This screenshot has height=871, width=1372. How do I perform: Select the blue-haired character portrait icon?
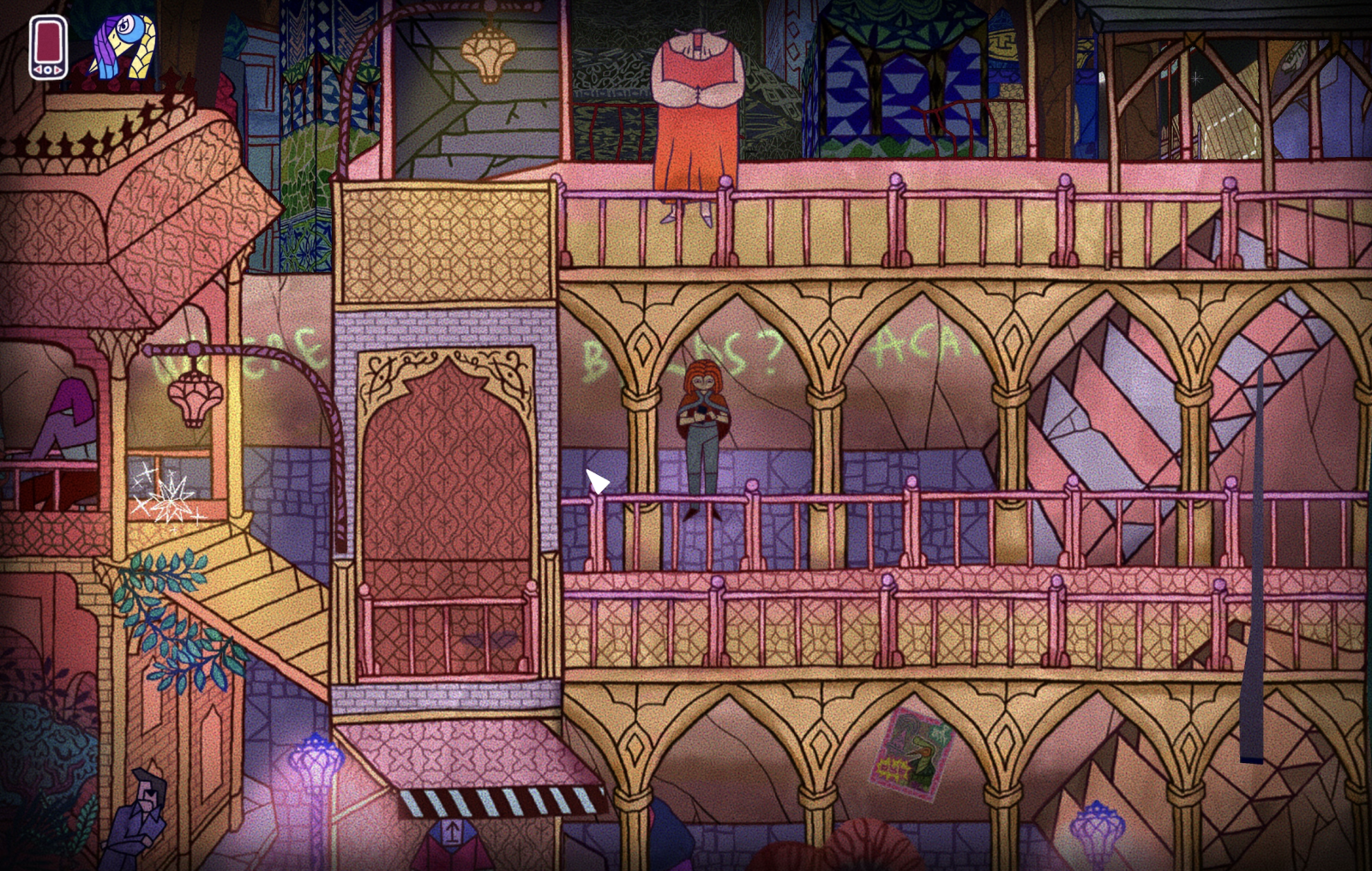pos(123,47)
